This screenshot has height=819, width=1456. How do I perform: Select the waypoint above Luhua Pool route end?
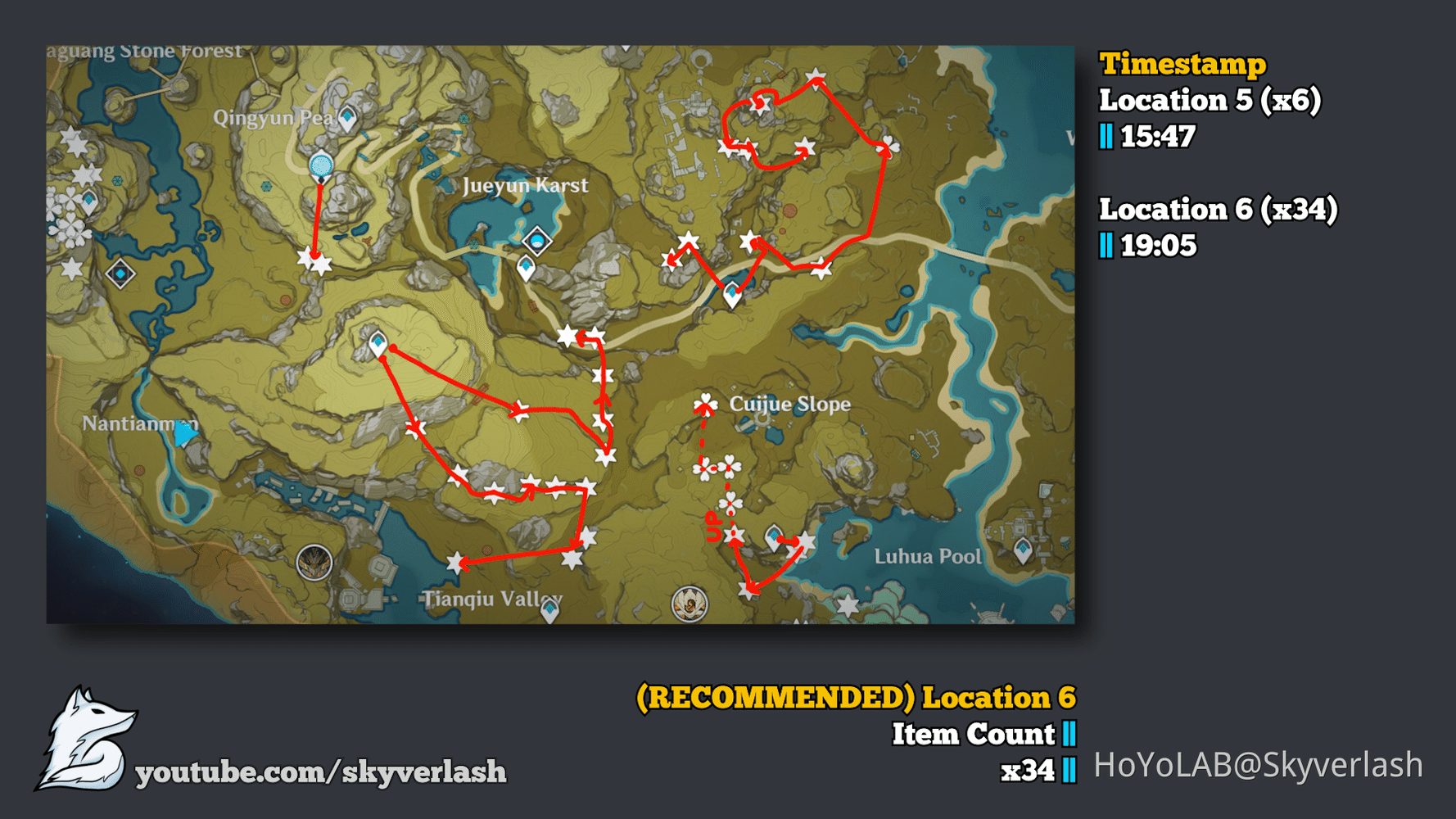tap(774, 535)
